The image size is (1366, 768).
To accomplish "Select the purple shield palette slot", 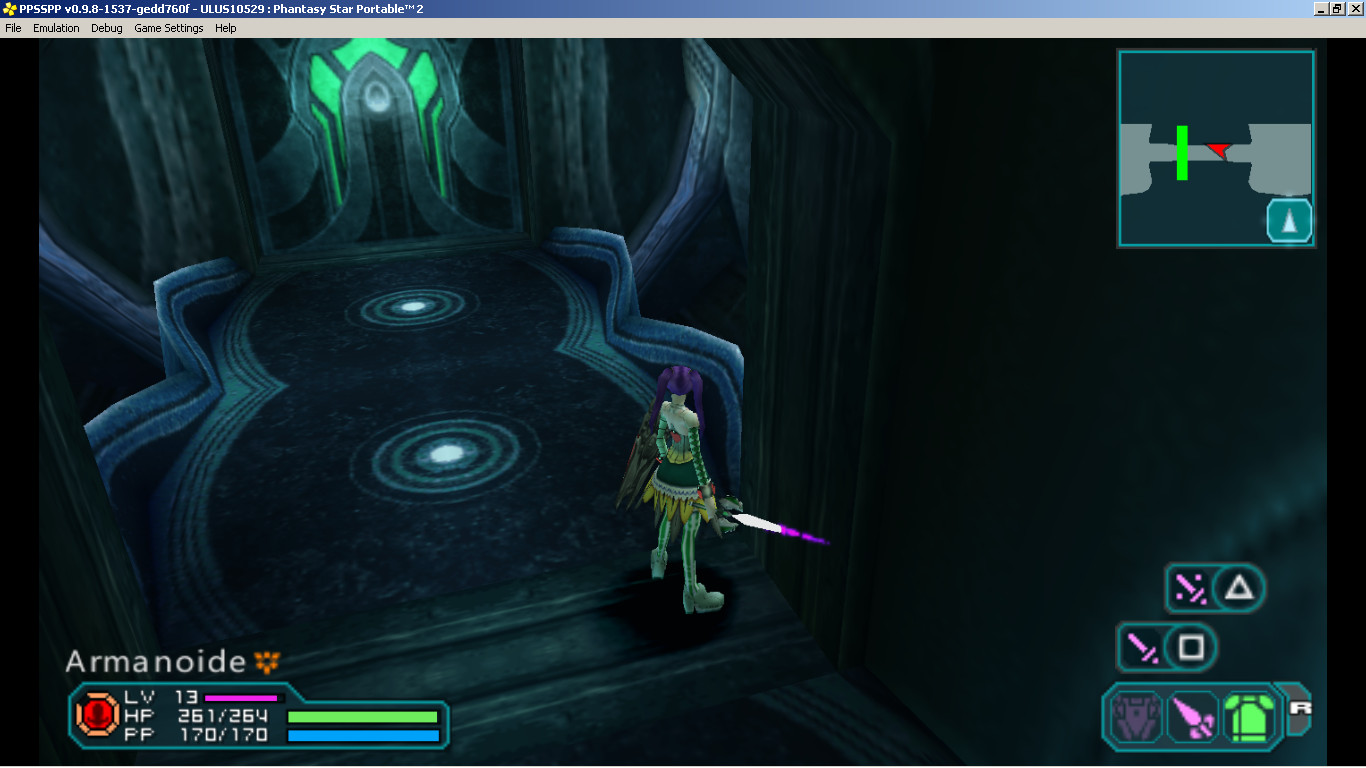I will tap(1134, 716).
